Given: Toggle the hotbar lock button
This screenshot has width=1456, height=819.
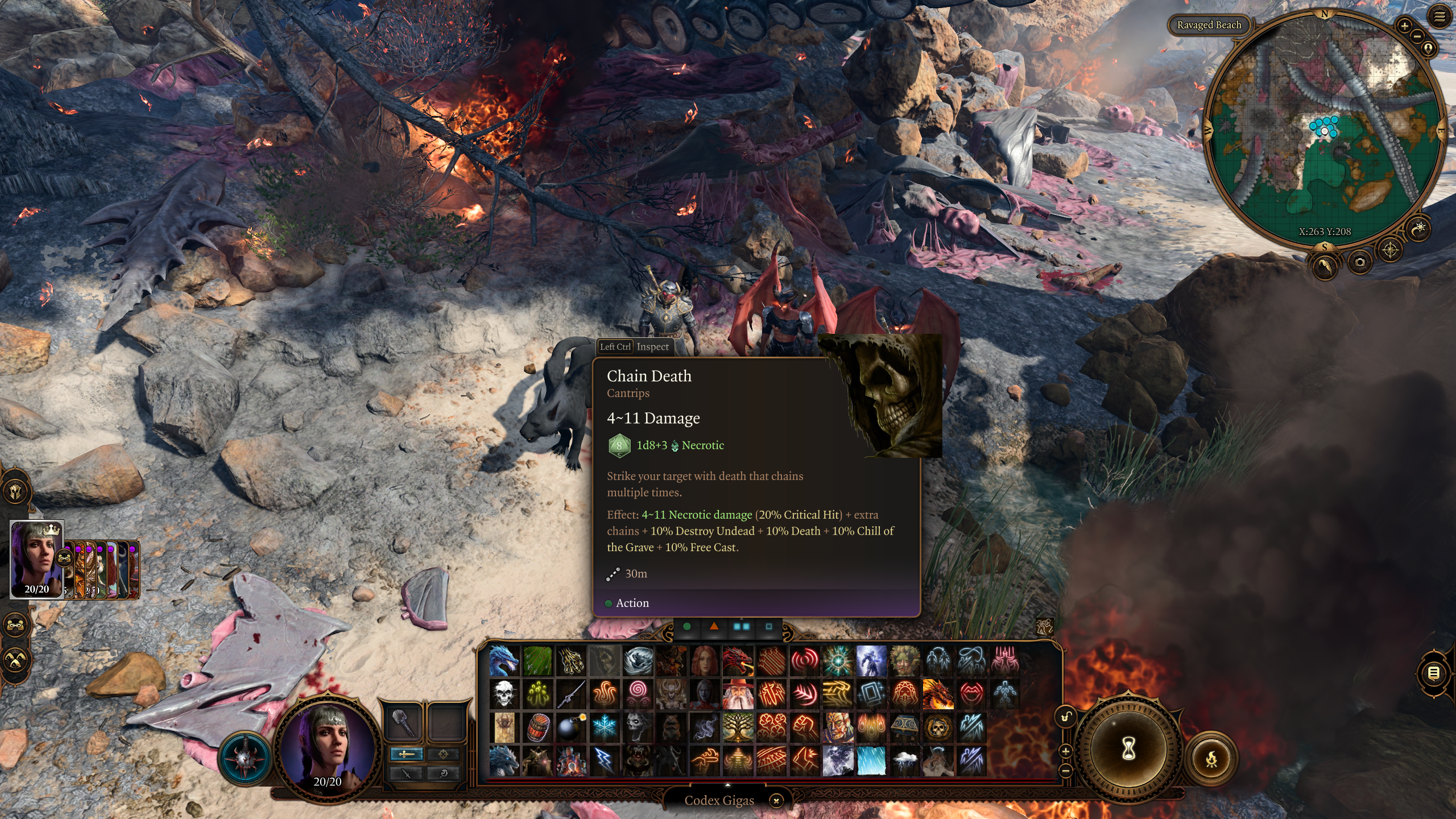Looking at the screenshot, I should [x=1066, y=717].
